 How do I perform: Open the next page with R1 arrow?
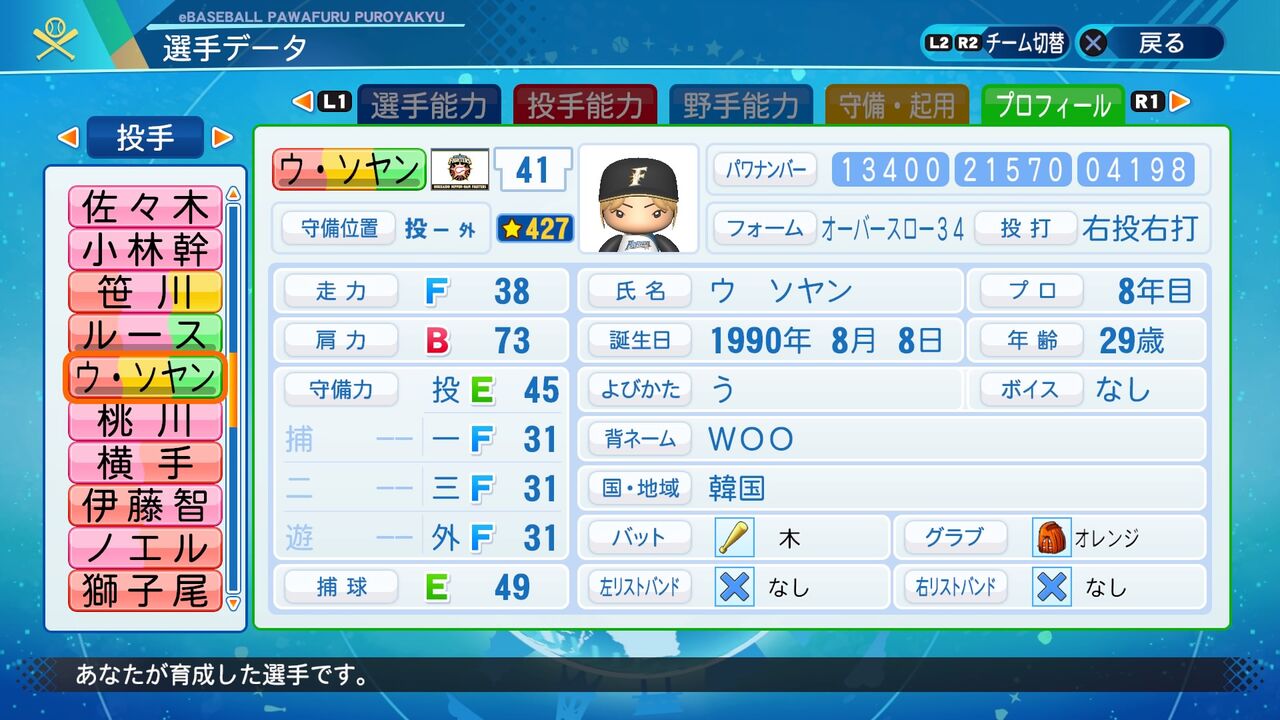pos(1176,102)
